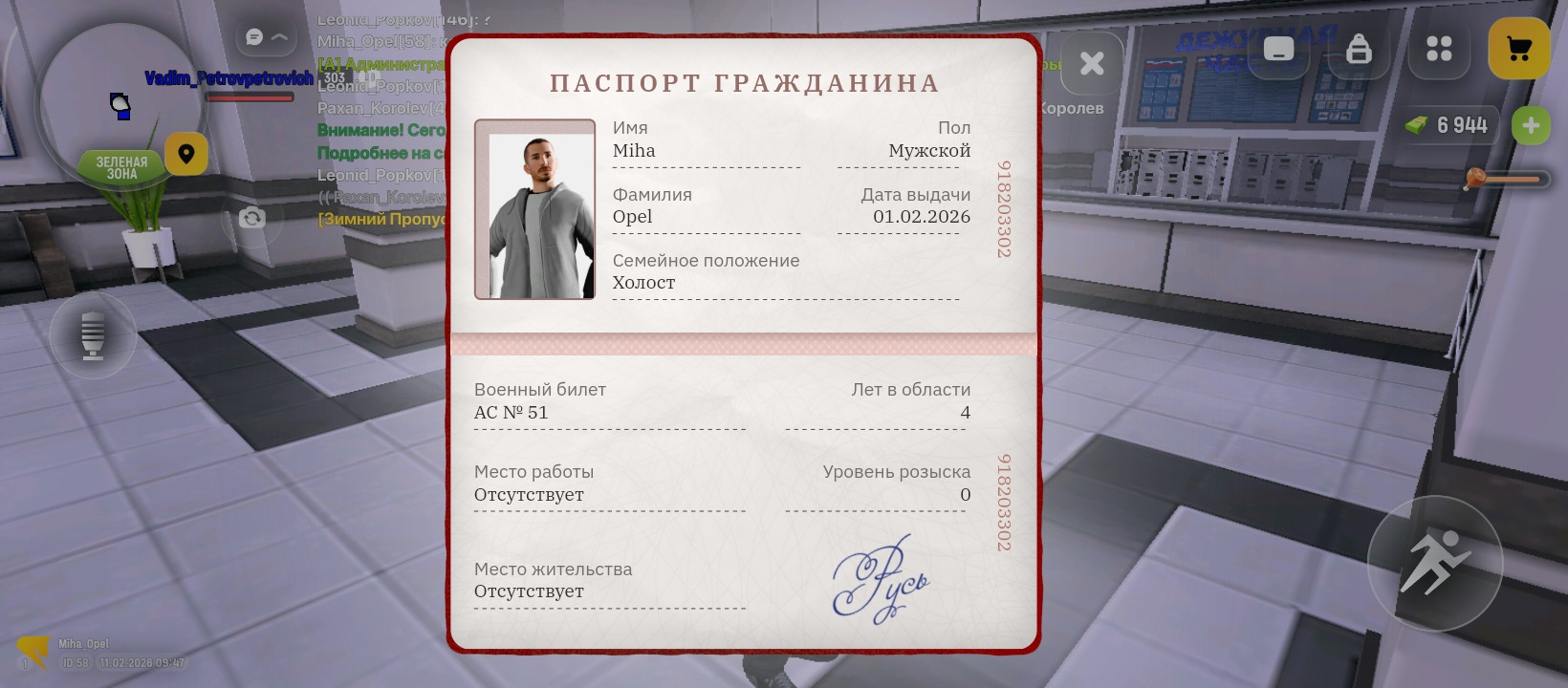Open the four-dots interaction menu
Image resolution: width=1568 pixels, height=688 pixels.
1439,50
